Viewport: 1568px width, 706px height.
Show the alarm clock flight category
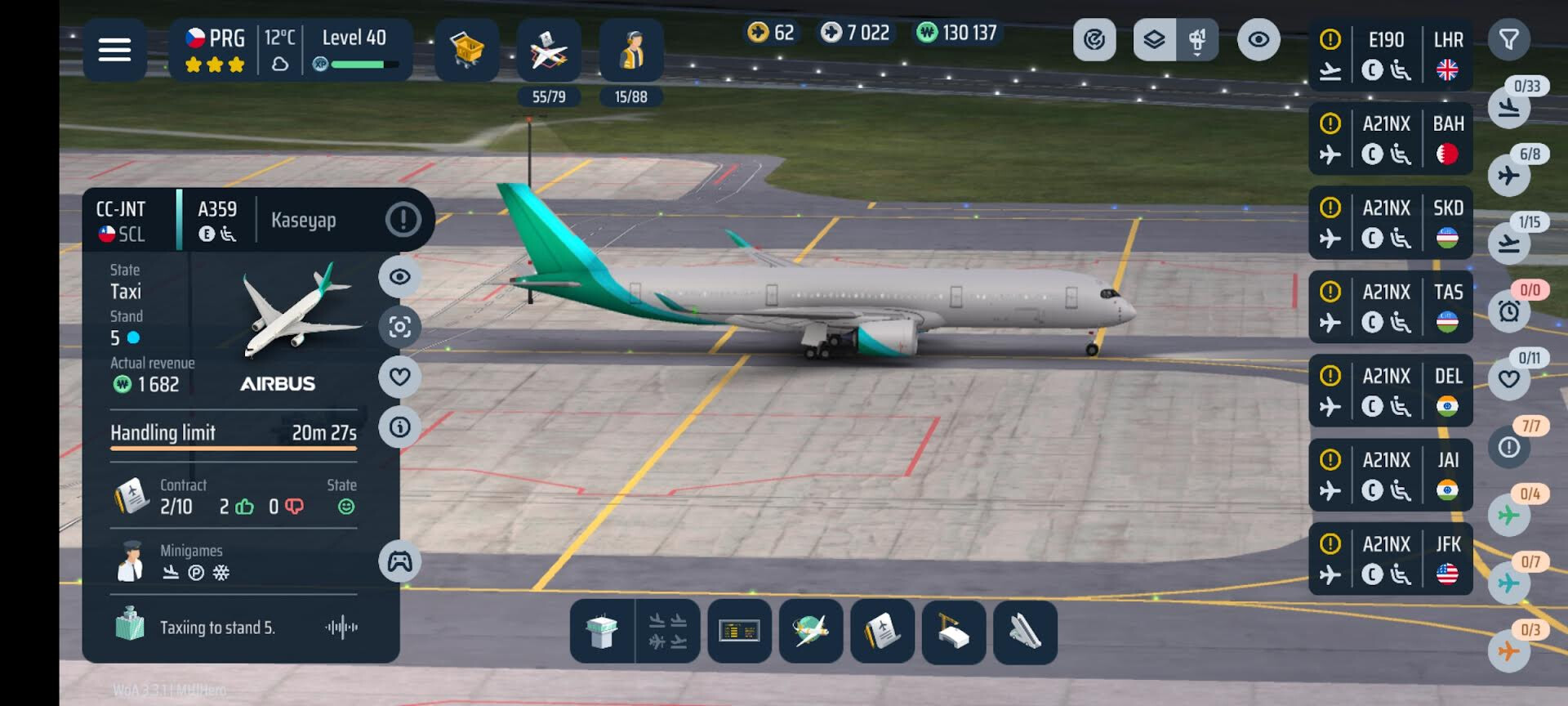(1508, 311)
